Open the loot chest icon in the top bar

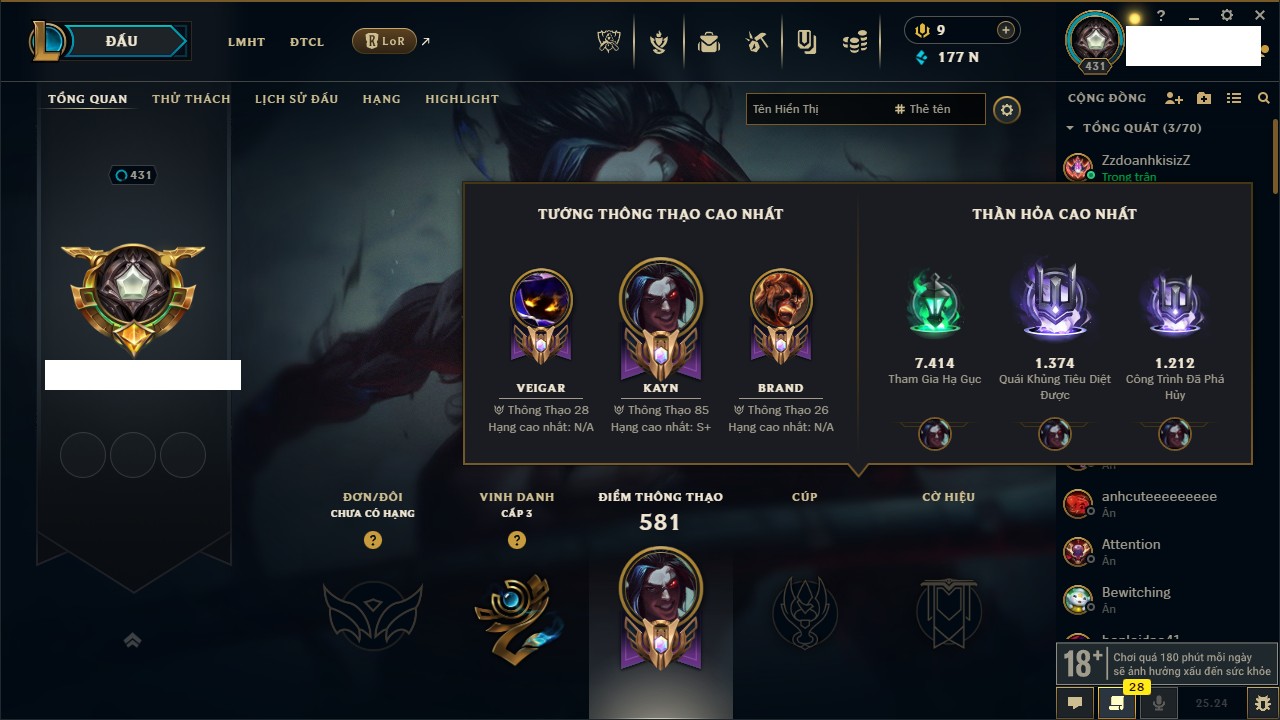(709, 42)
